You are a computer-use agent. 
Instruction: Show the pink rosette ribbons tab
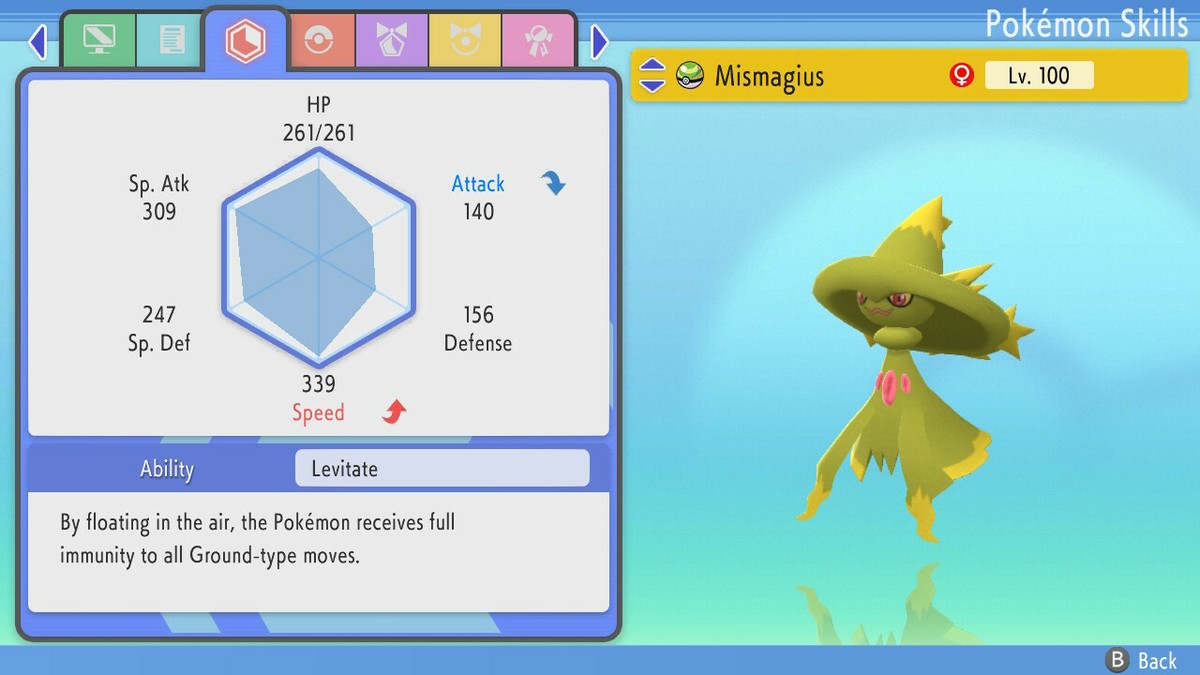[538, 41]
